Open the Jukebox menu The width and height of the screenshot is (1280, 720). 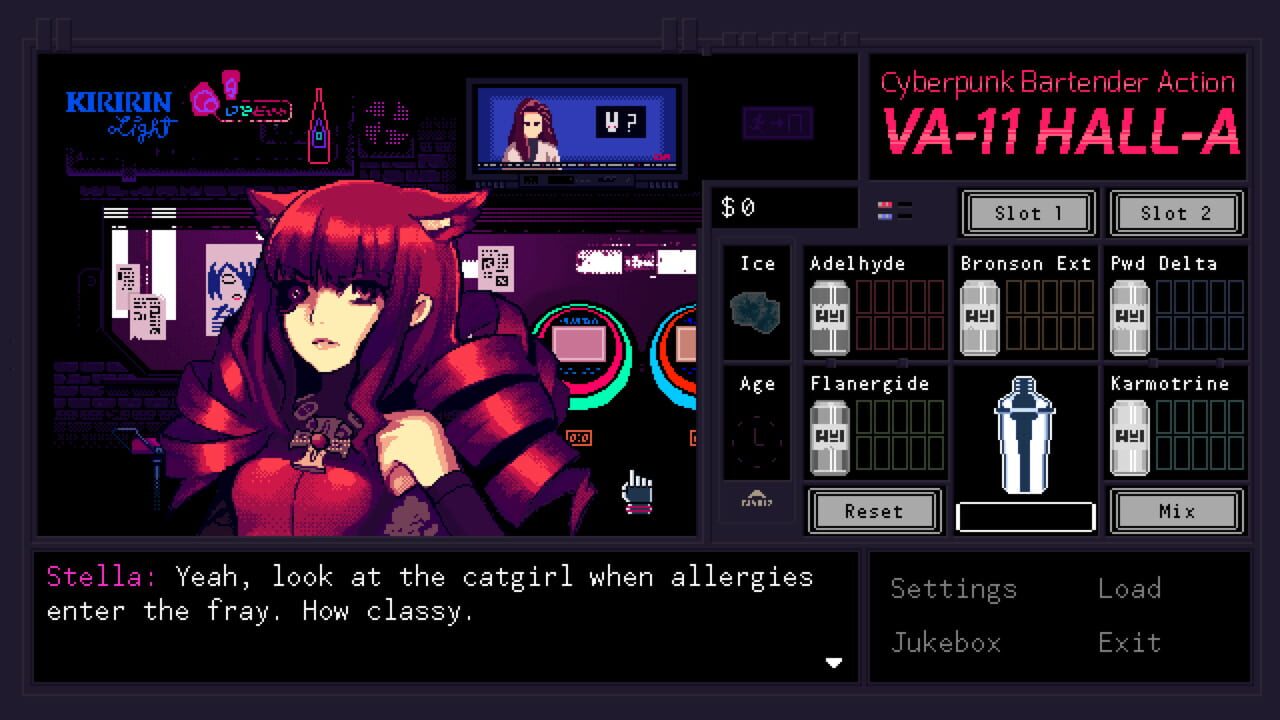[944, 643]
